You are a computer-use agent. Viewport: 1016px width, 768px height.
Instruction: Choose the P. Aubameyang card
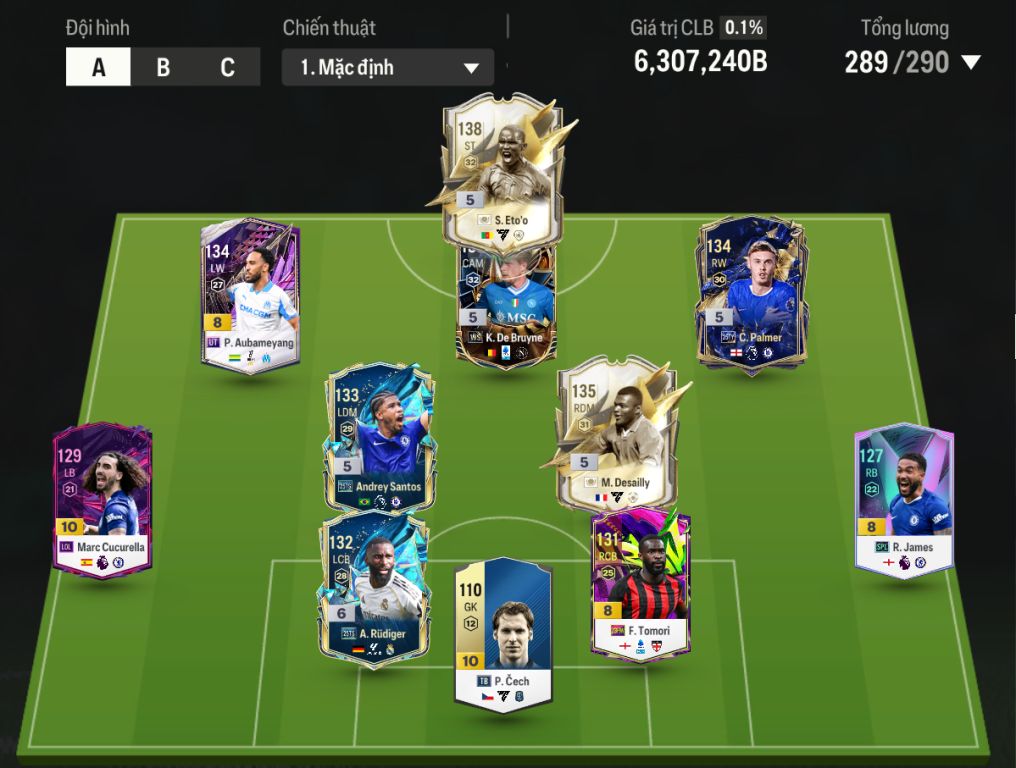pyautogui.click(x=250, y=295)
